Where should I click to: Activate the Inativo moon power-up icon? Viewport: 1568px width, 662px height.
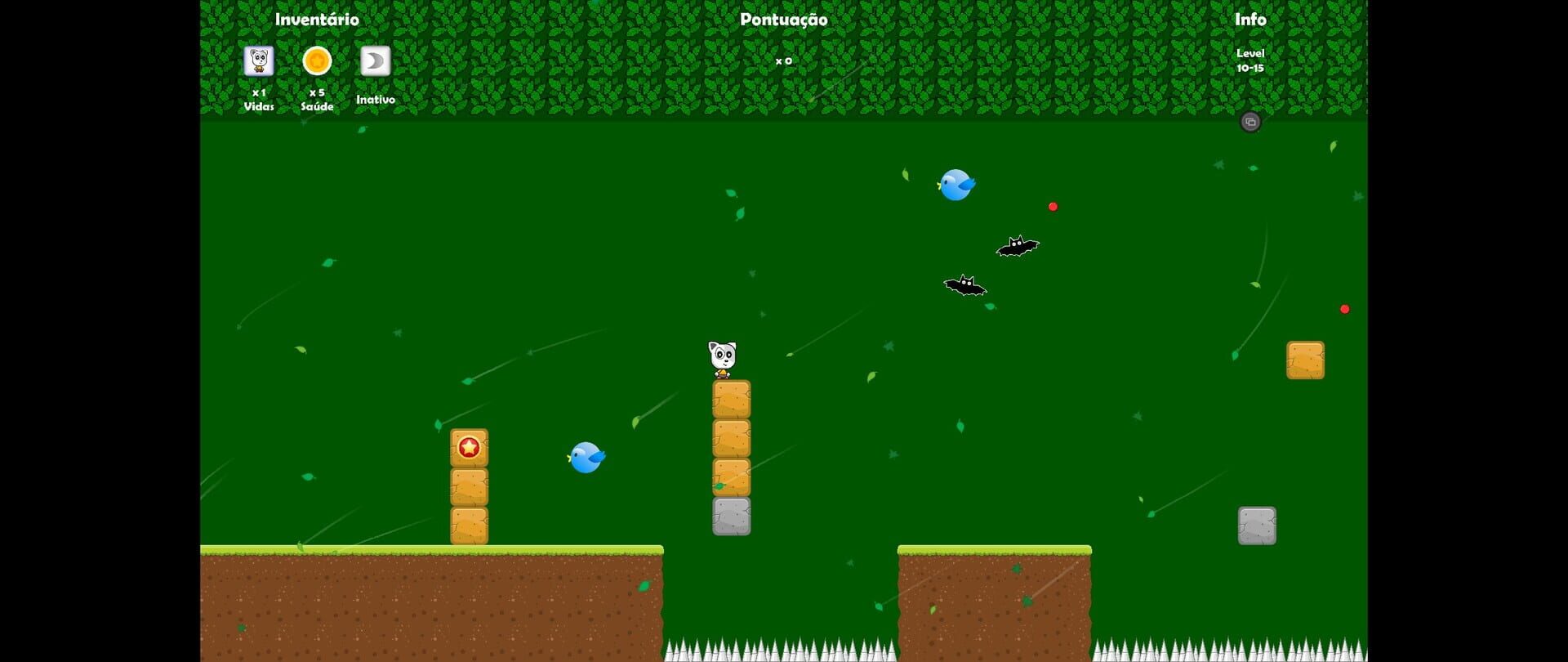point(374,60)
